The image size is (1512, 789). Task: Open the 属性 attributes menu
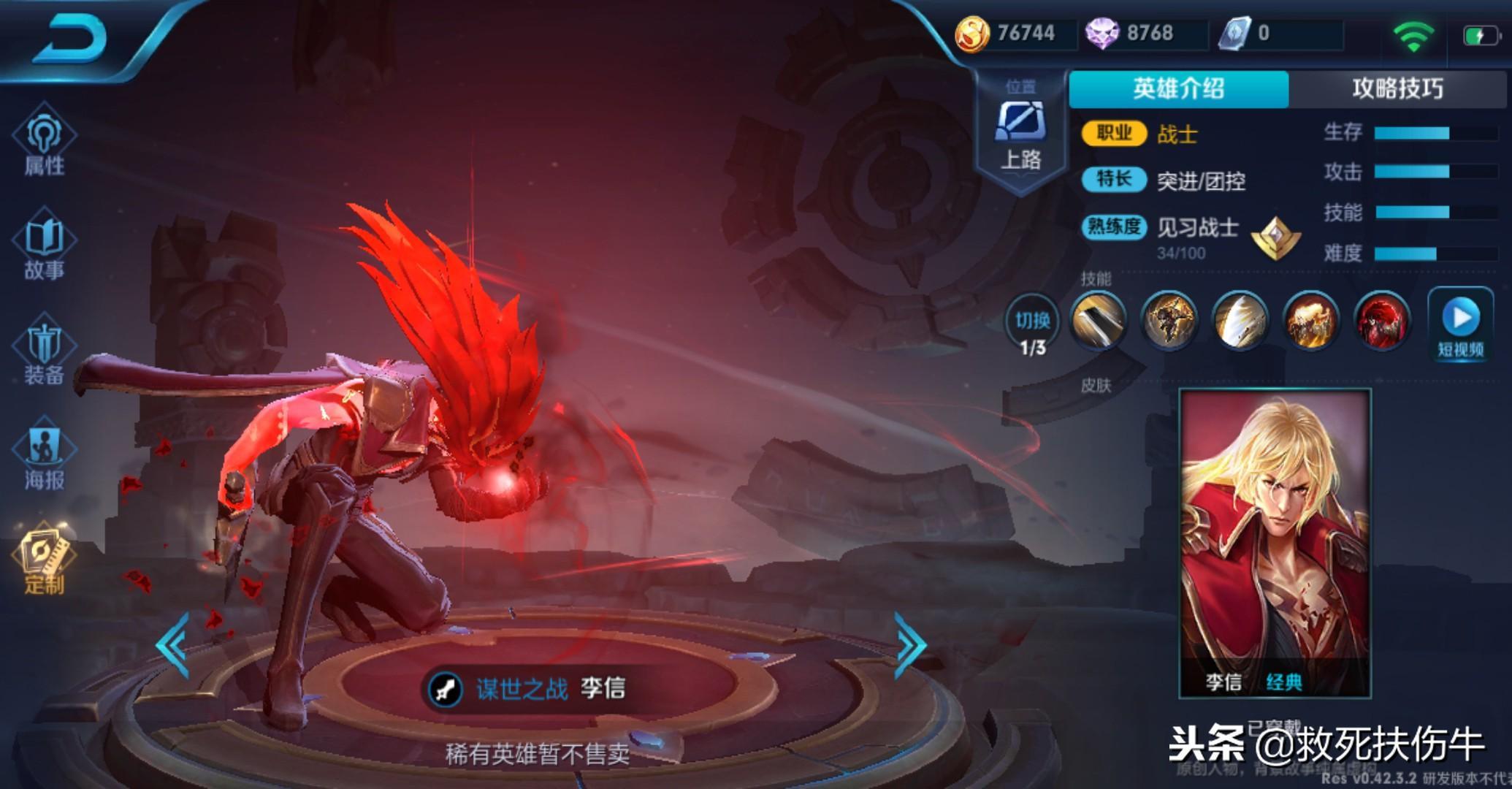click(x=44, y=142)
